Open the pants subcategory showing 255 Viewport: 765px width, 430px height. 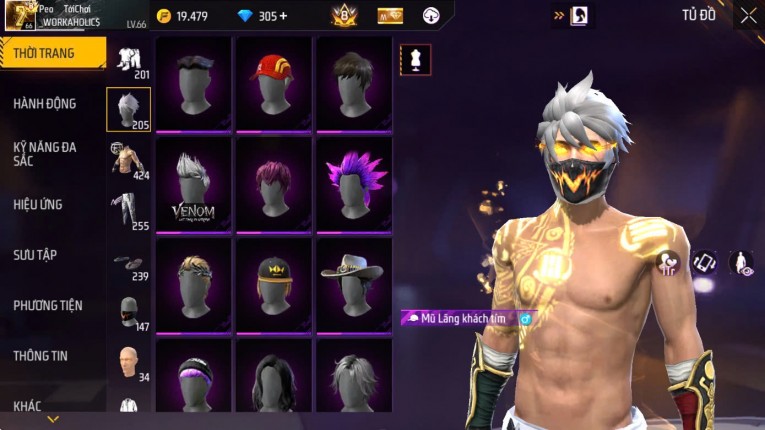pos(129,210)
